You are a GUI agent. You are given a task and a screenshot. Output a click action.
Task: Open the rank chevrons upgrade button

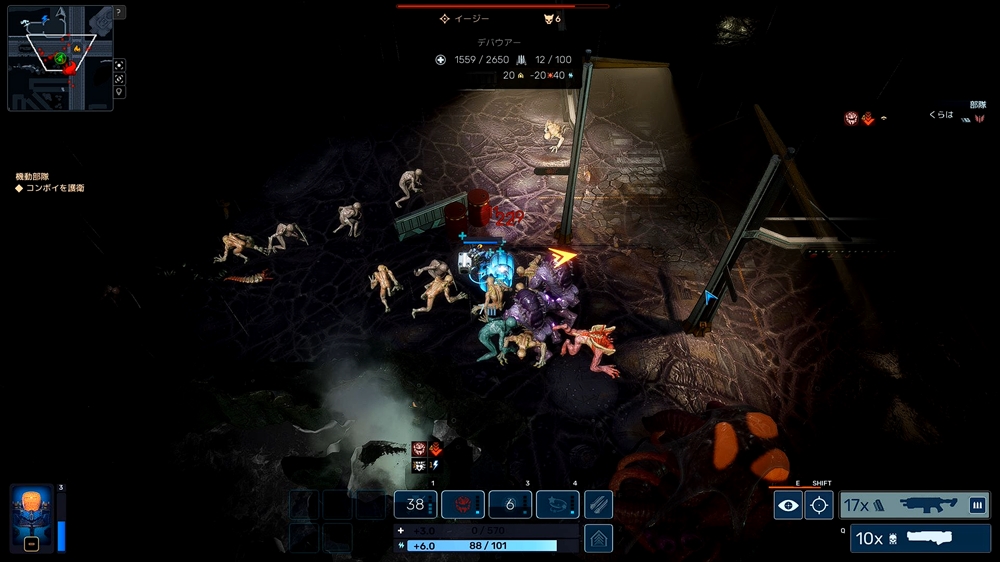pos(598,538)
